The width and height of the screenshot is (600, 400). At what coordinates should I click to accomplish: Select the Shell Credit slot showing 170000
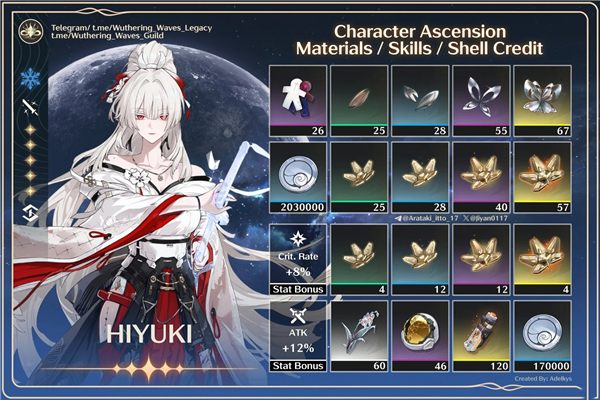542,335
